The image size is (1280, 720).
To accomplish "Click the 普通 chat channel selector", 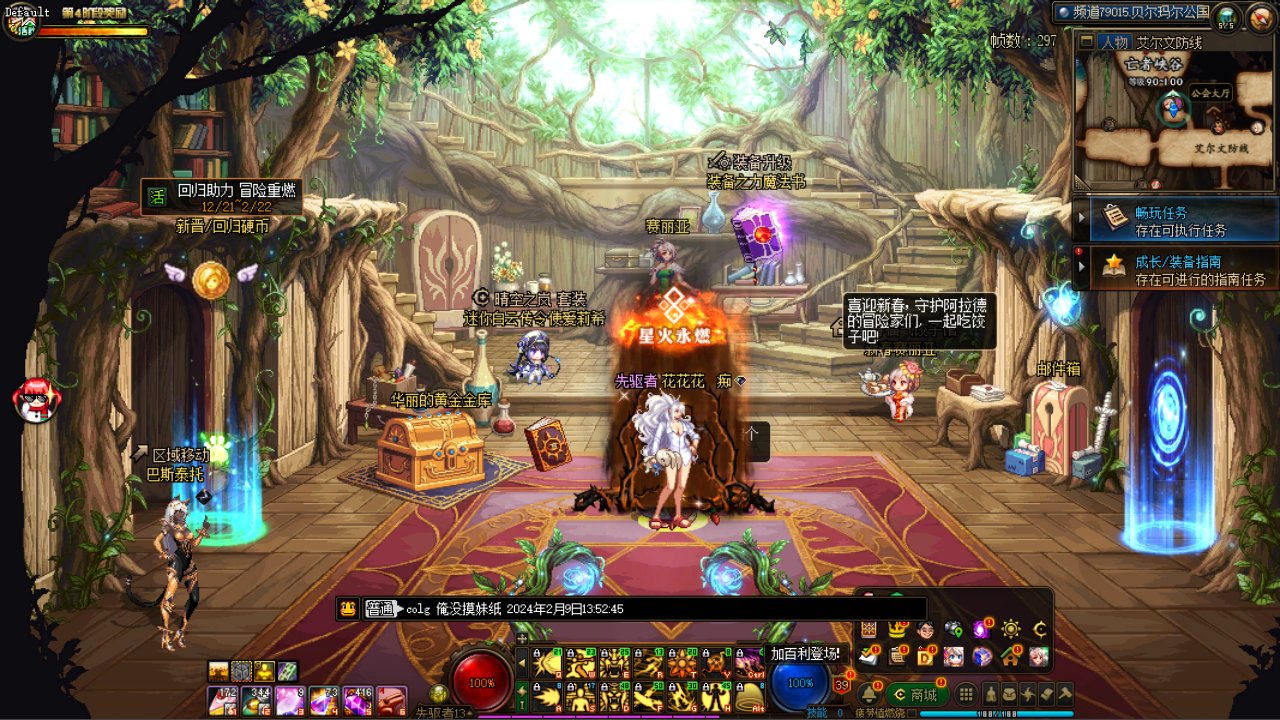I will pyautogui.click(x=380, y=608).
